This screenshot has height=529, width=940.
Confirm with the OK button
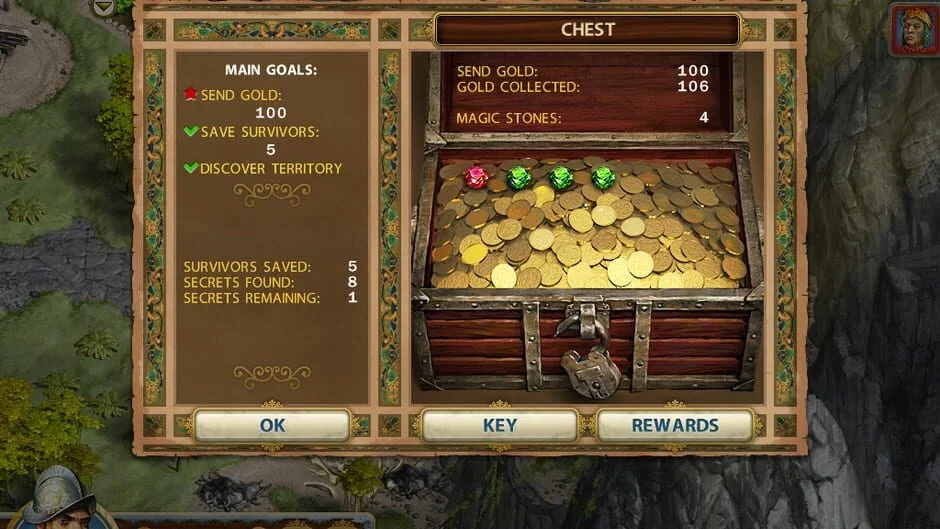[272, 425]
